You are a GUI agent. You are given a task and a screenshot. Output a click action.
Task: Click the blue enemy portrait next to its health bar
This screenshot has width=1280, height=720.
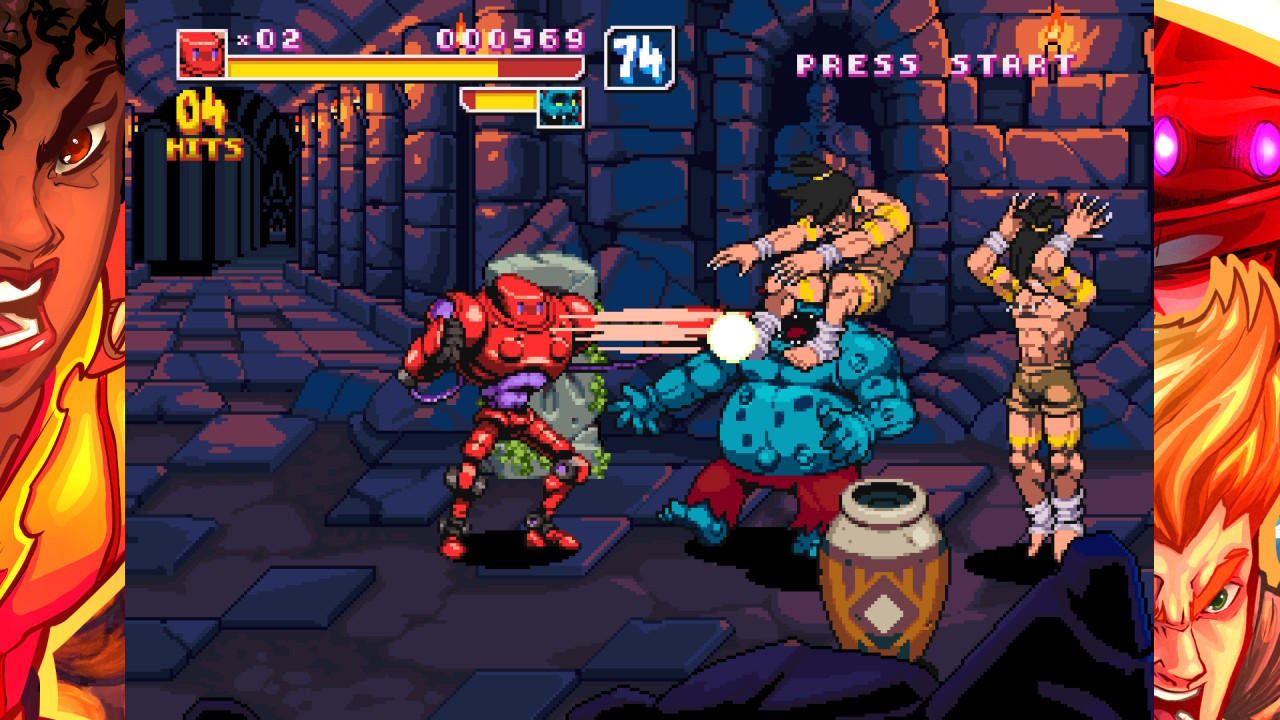point(560,108)
